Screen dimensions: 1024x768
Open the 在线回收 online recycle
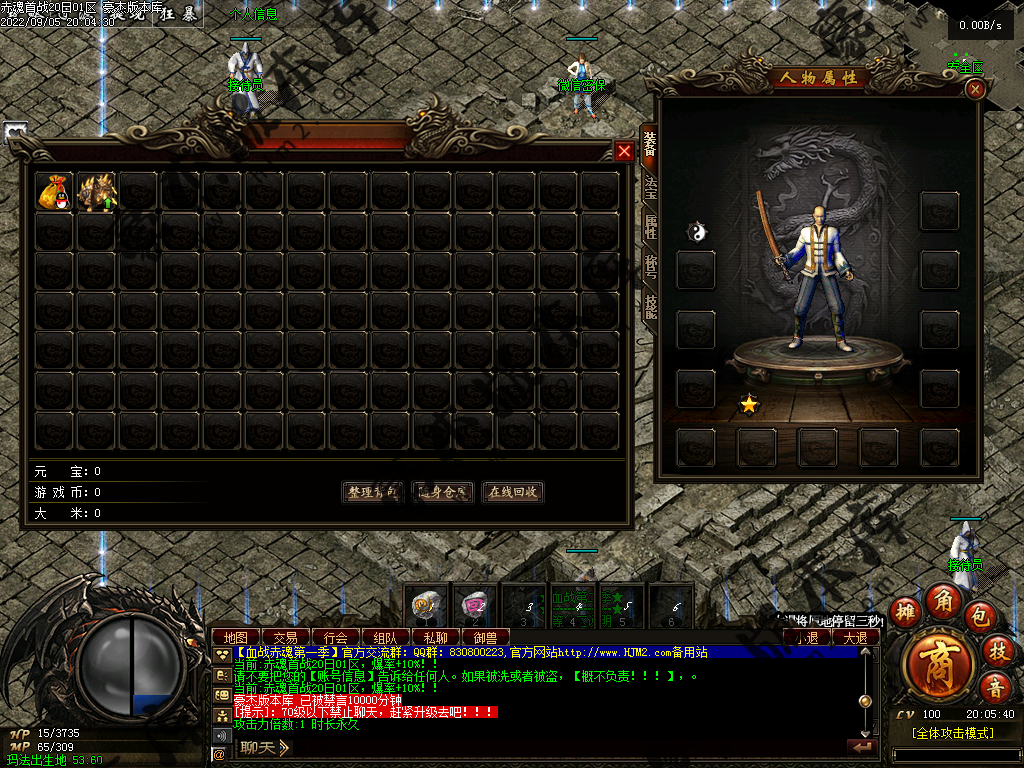point(513,492)
